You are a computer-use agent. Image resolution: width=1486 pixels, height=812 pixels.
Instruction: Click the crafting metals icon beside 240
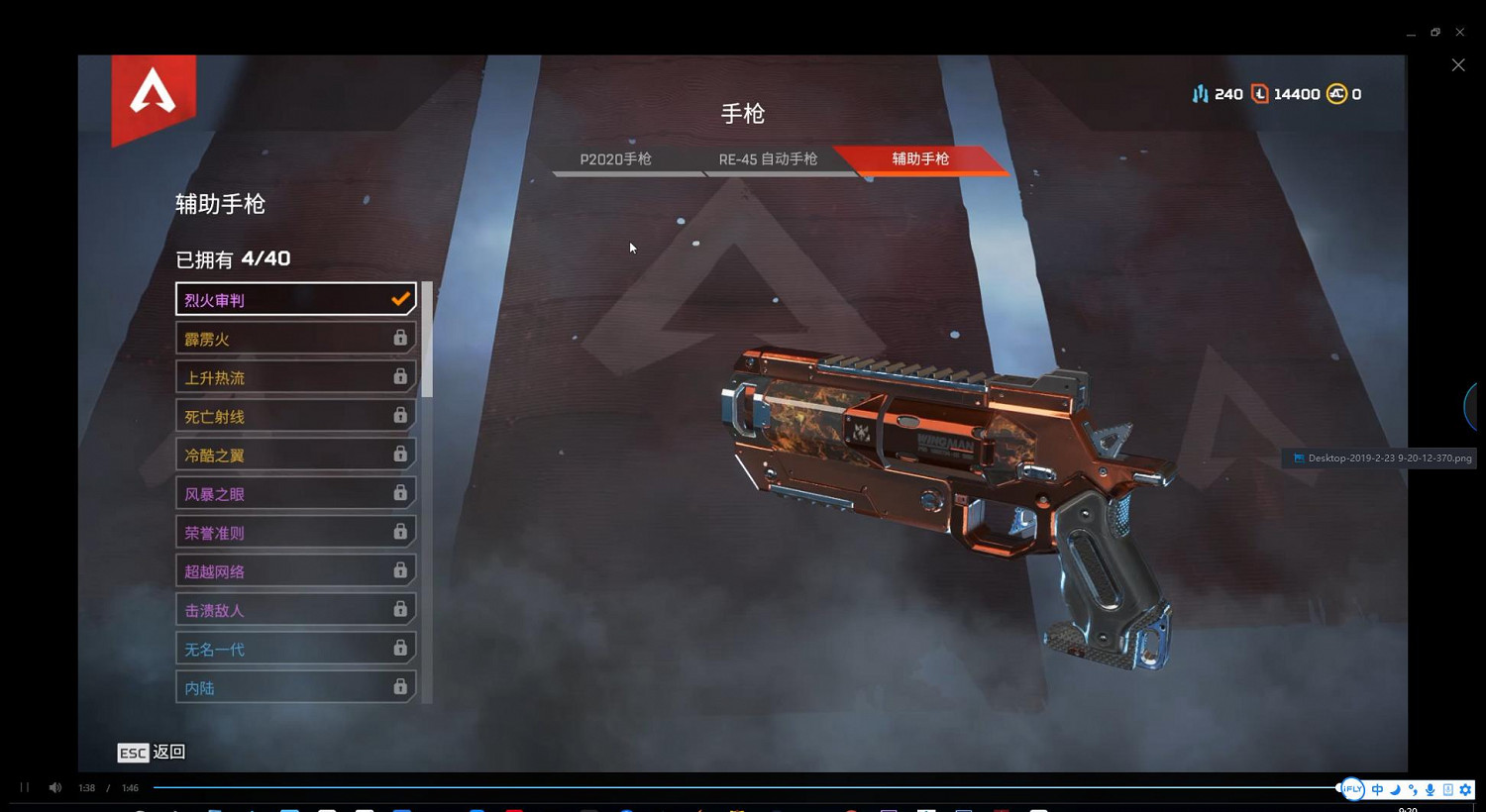pos(1201,94)
